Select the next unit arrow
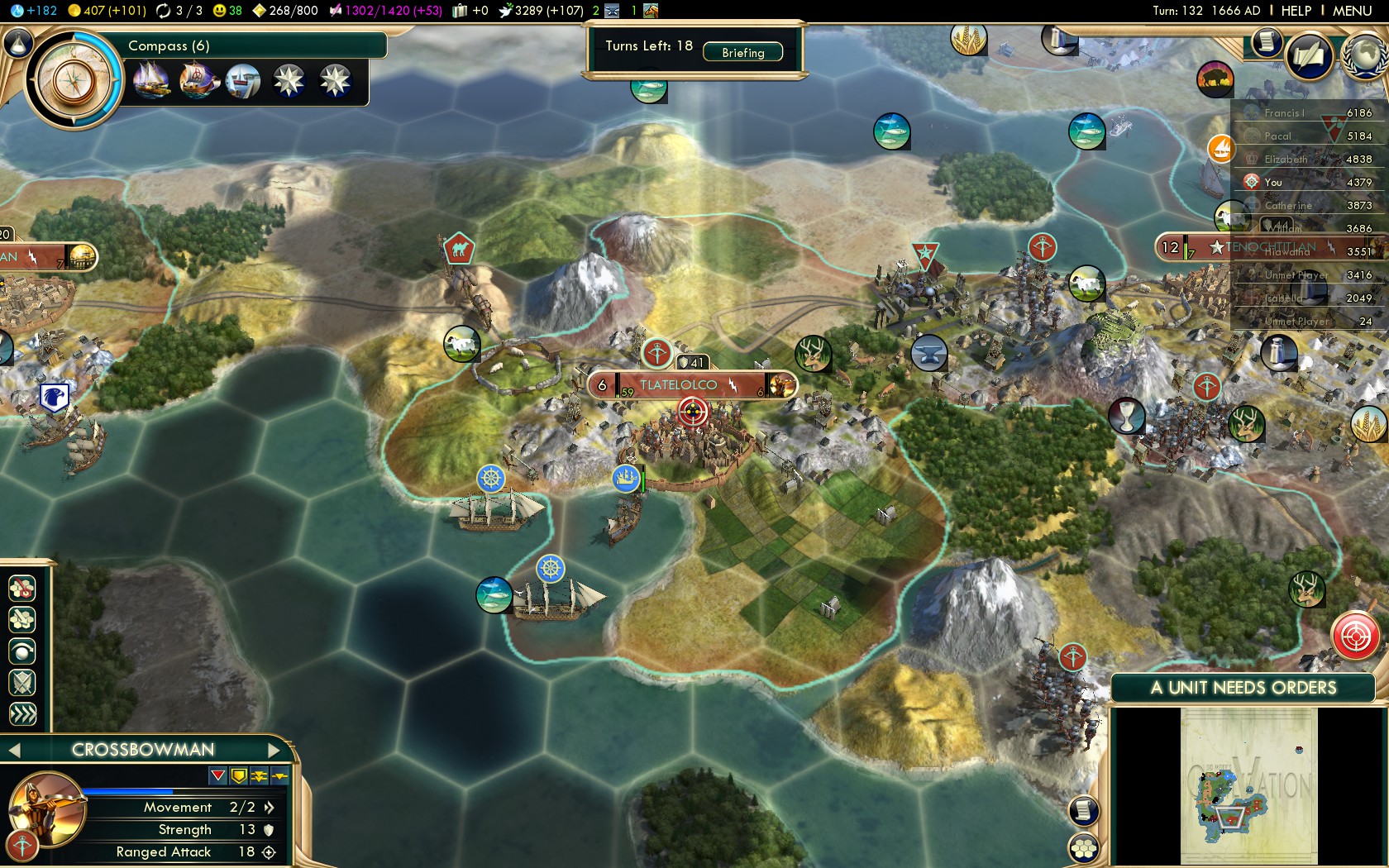The width and height of the screenshot is (1389, 868). coord(275,750)
